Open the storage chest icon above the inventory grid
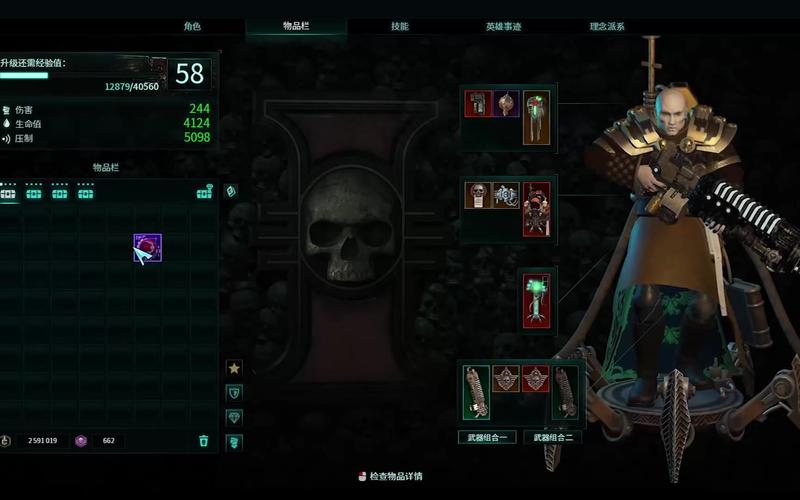 pos(204,193)
